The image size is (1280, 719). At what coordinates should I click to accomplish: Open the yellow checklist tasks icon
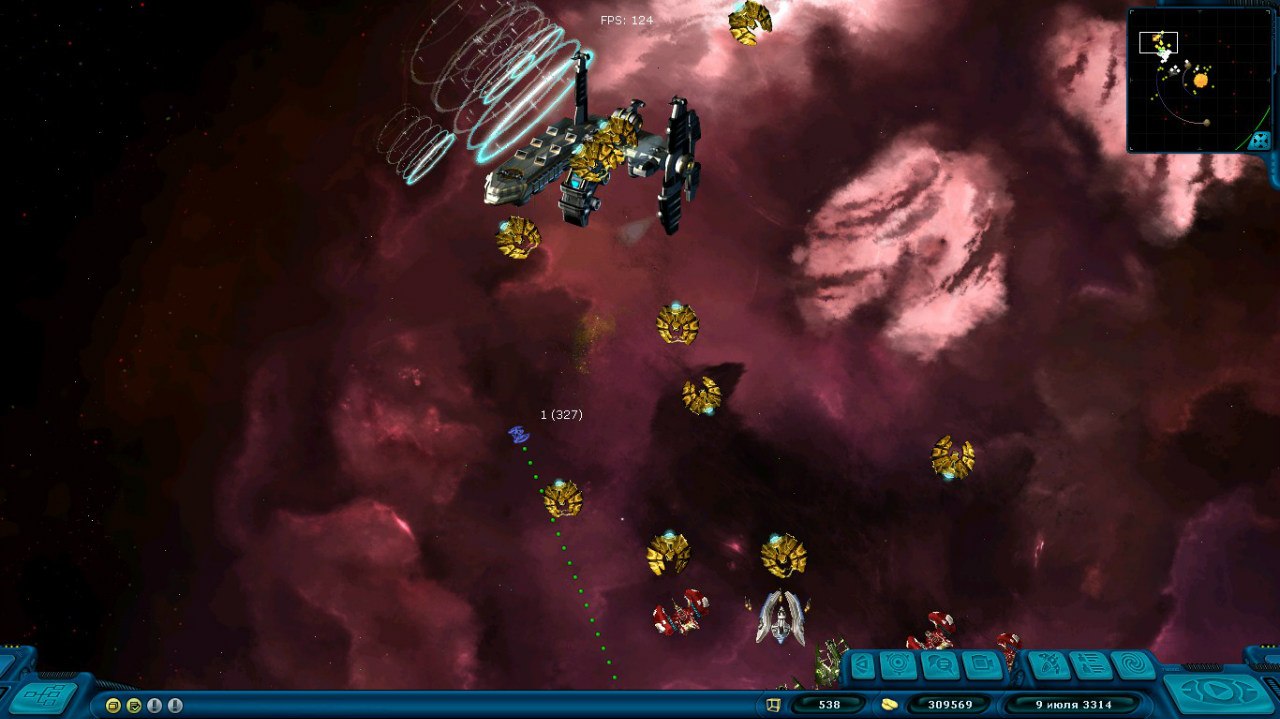134,705
